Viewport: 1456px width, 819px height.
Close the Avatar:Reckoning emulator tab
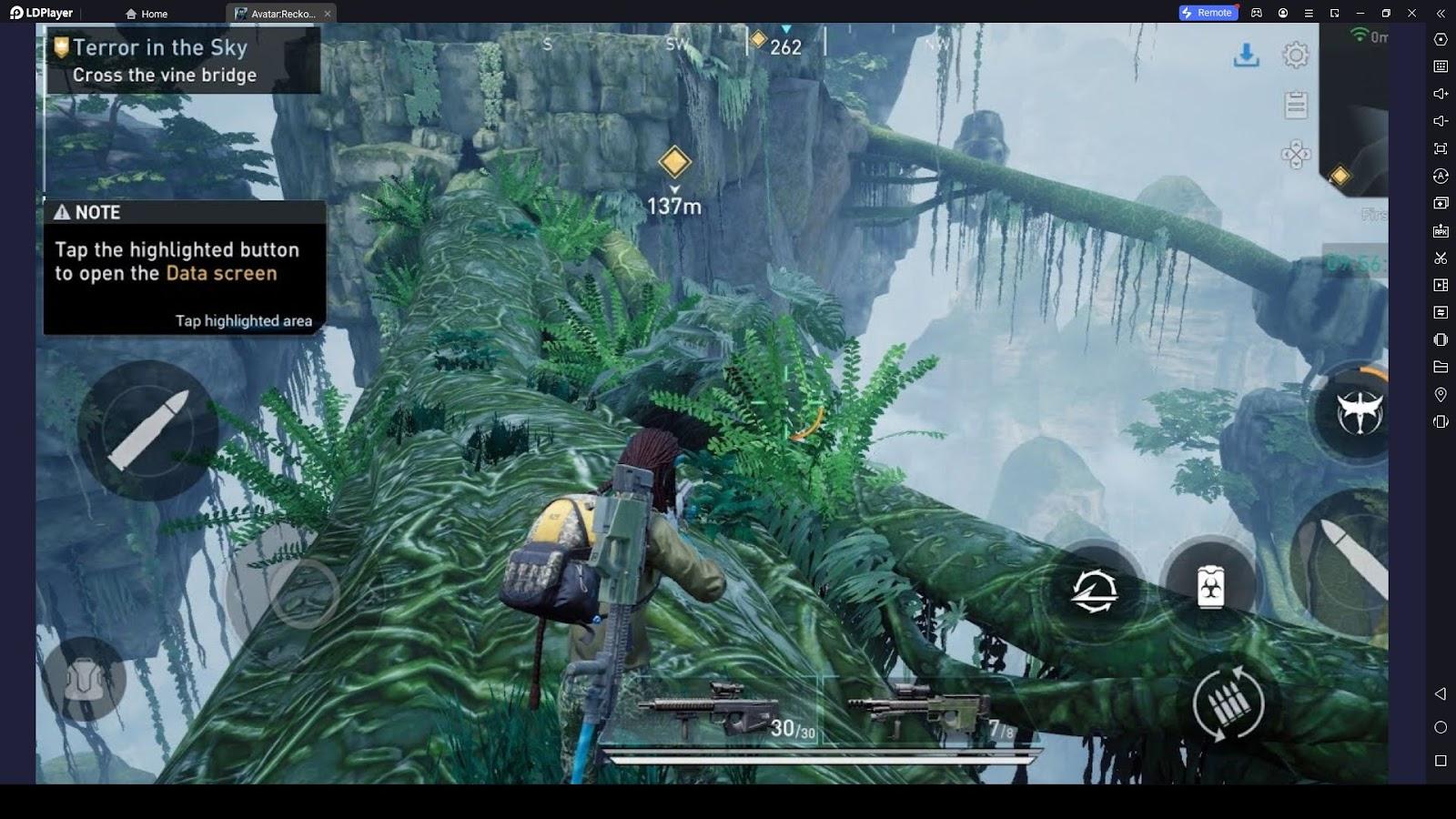pyautogui.click(x=328, y=14)
